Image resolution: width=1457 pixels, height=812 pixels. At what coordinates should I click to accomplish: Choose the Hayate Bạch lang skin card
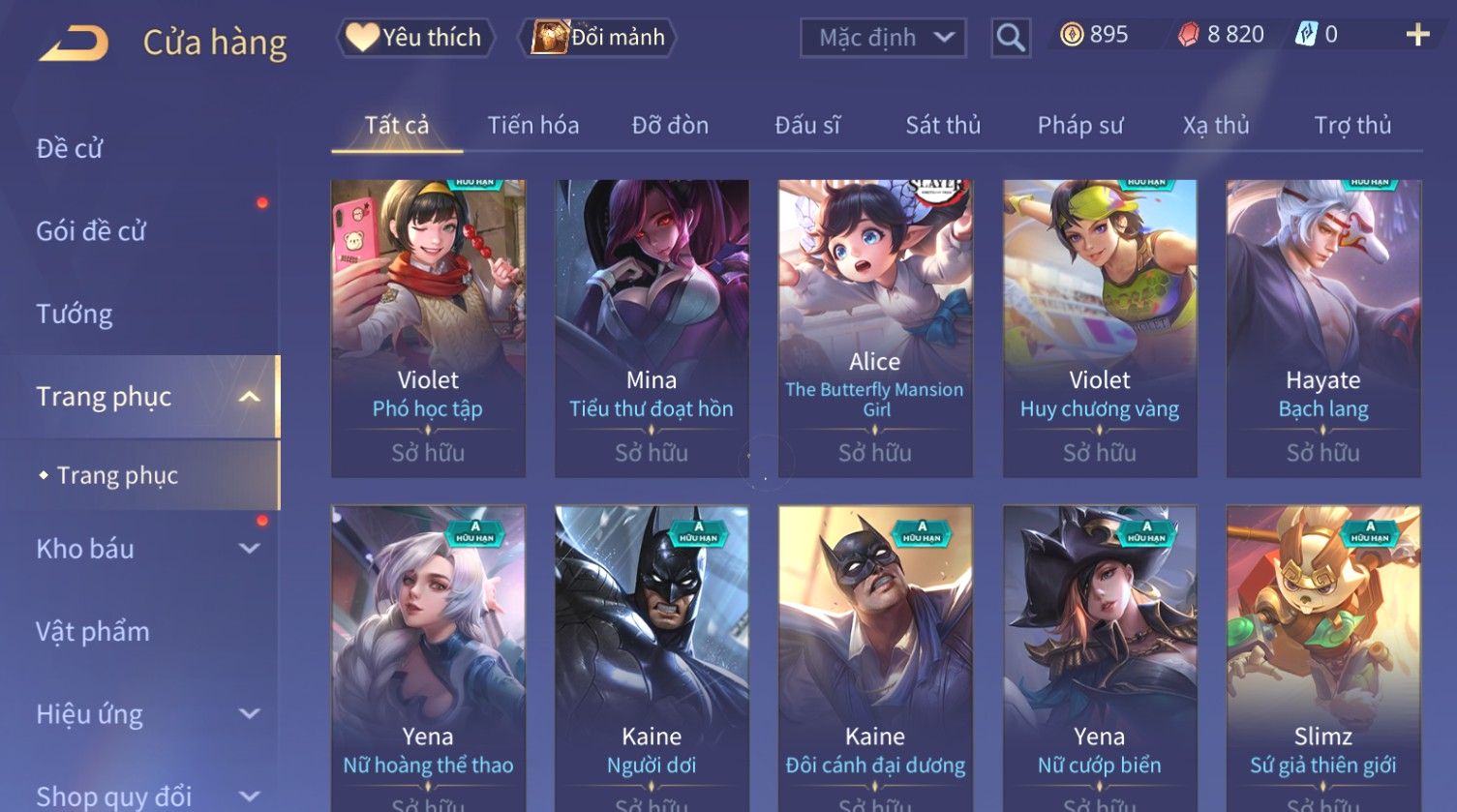(1323, 327)
